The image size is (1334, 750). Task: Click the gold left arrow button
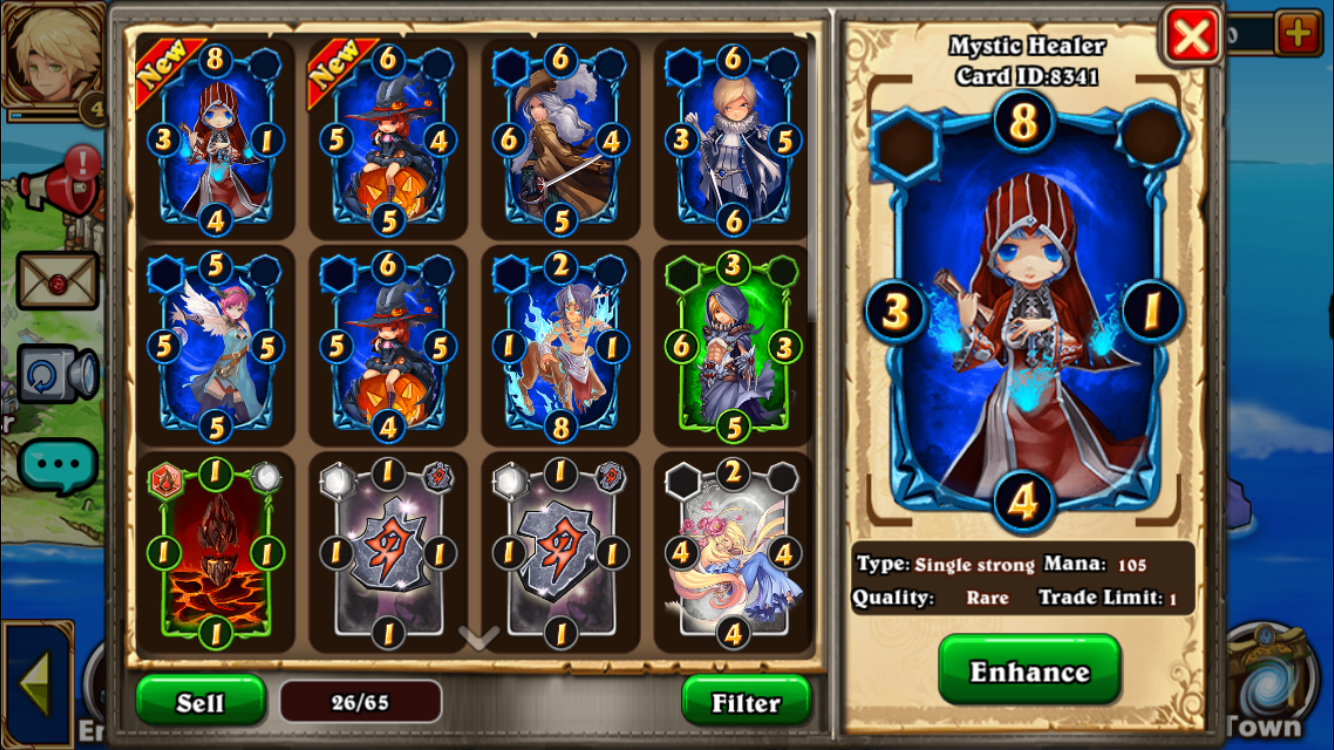(x=37, y=685)
